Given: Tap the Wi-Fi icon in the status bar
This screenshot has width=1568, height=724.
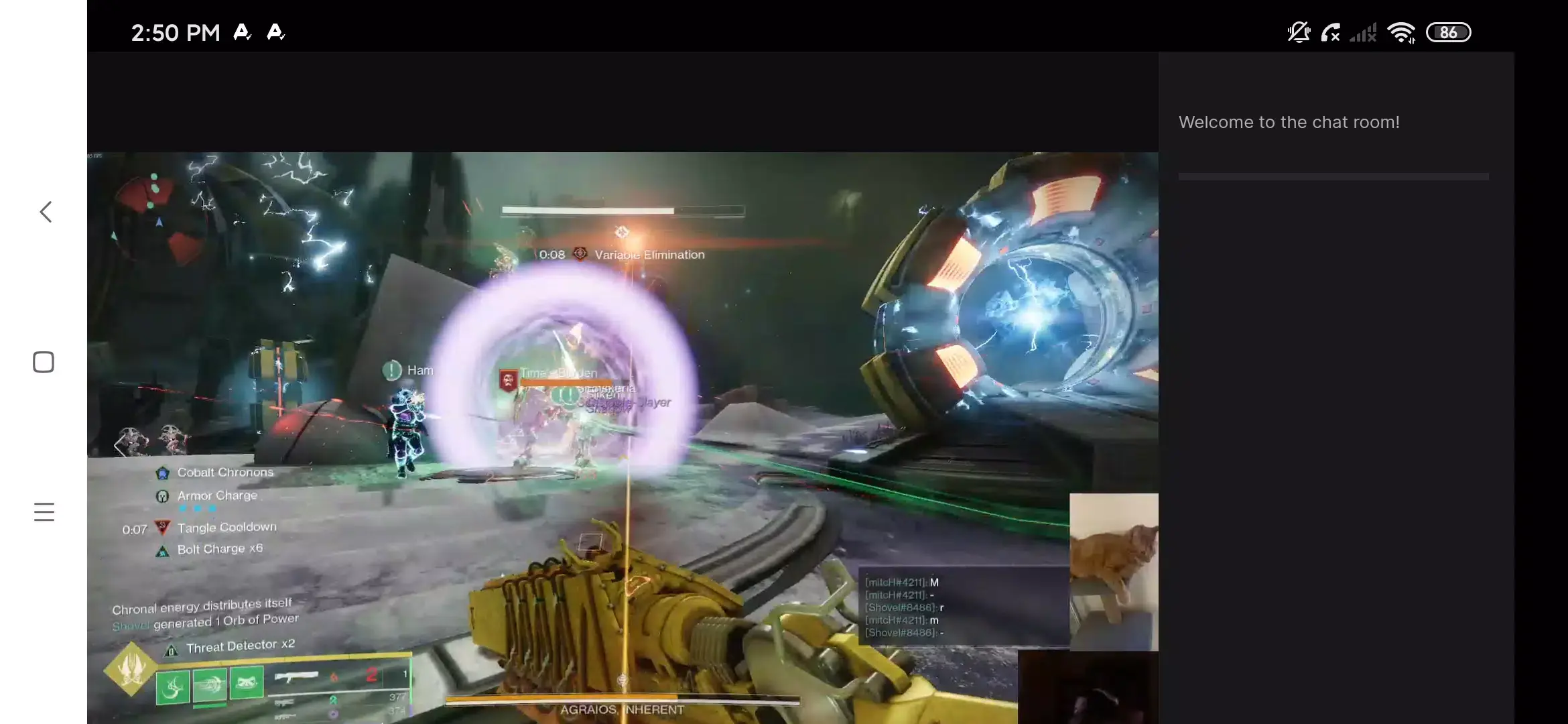Looking at the screenshot, I should coord(1402,32).
